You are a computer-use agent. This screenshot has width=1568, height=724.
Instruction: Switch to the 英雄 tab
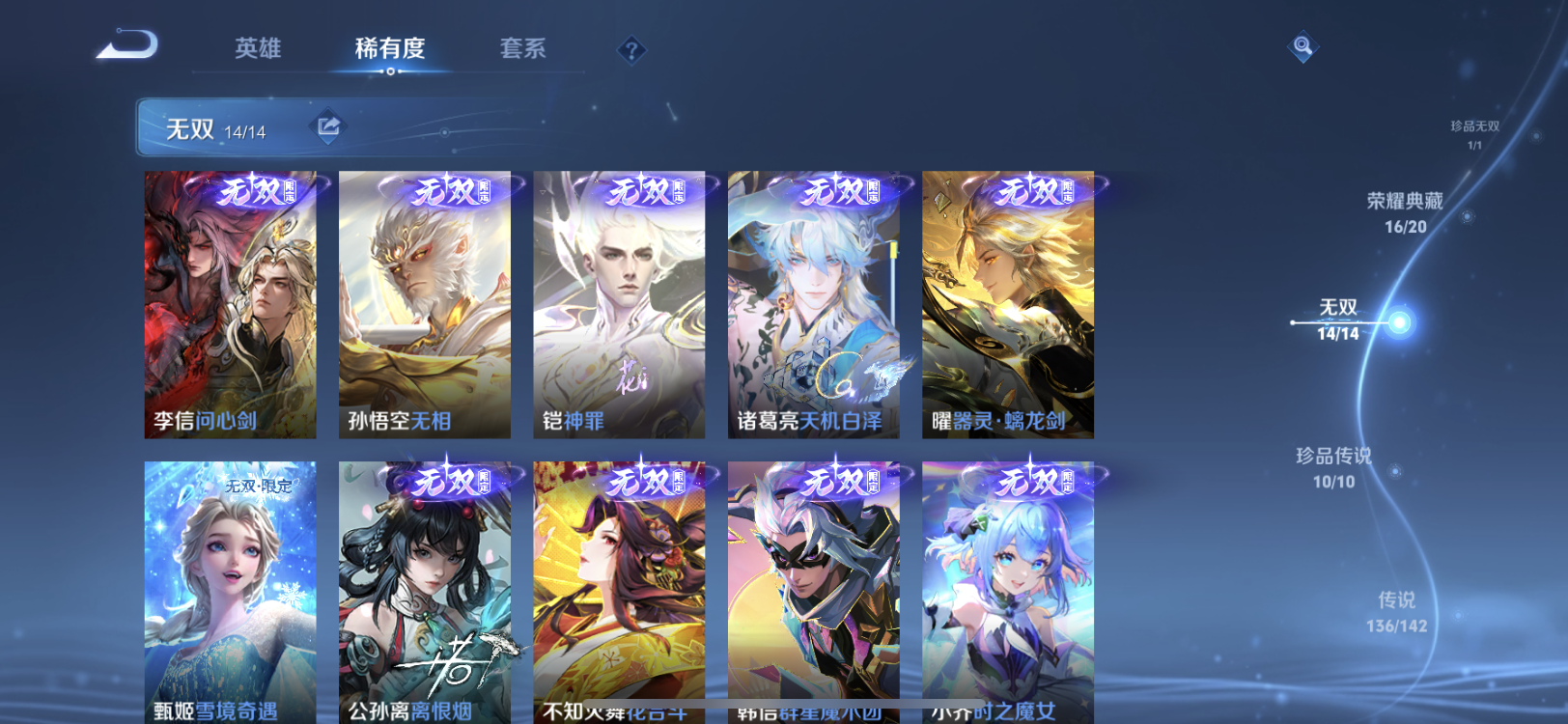click(x=257, y=48)
